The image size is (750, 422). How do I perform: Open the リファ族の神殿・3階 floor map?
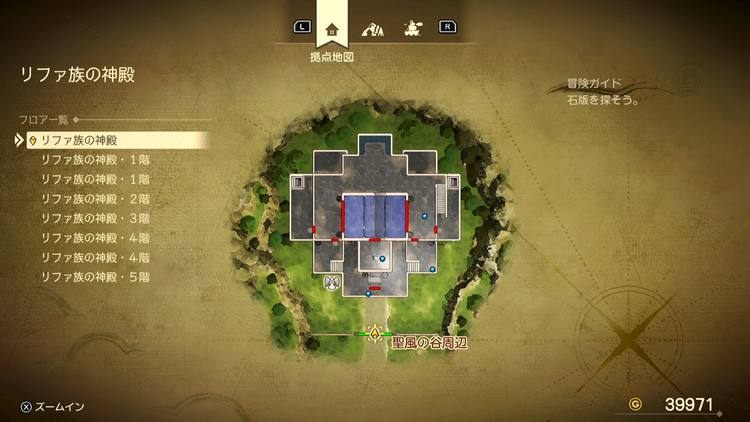(95, 218)
